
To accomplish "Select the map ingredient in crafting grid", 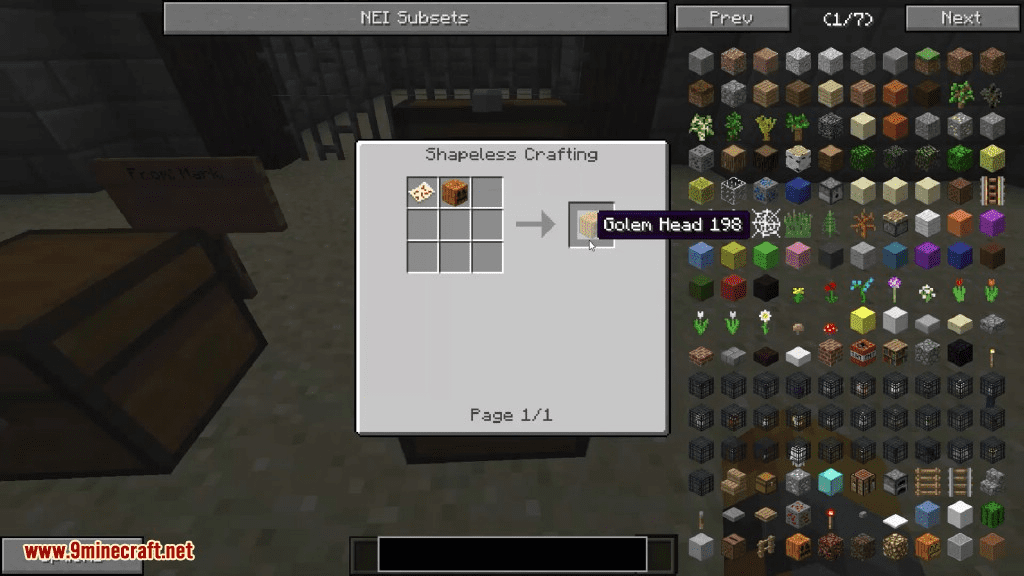I will pyautogui.click(x=422, y=191).
